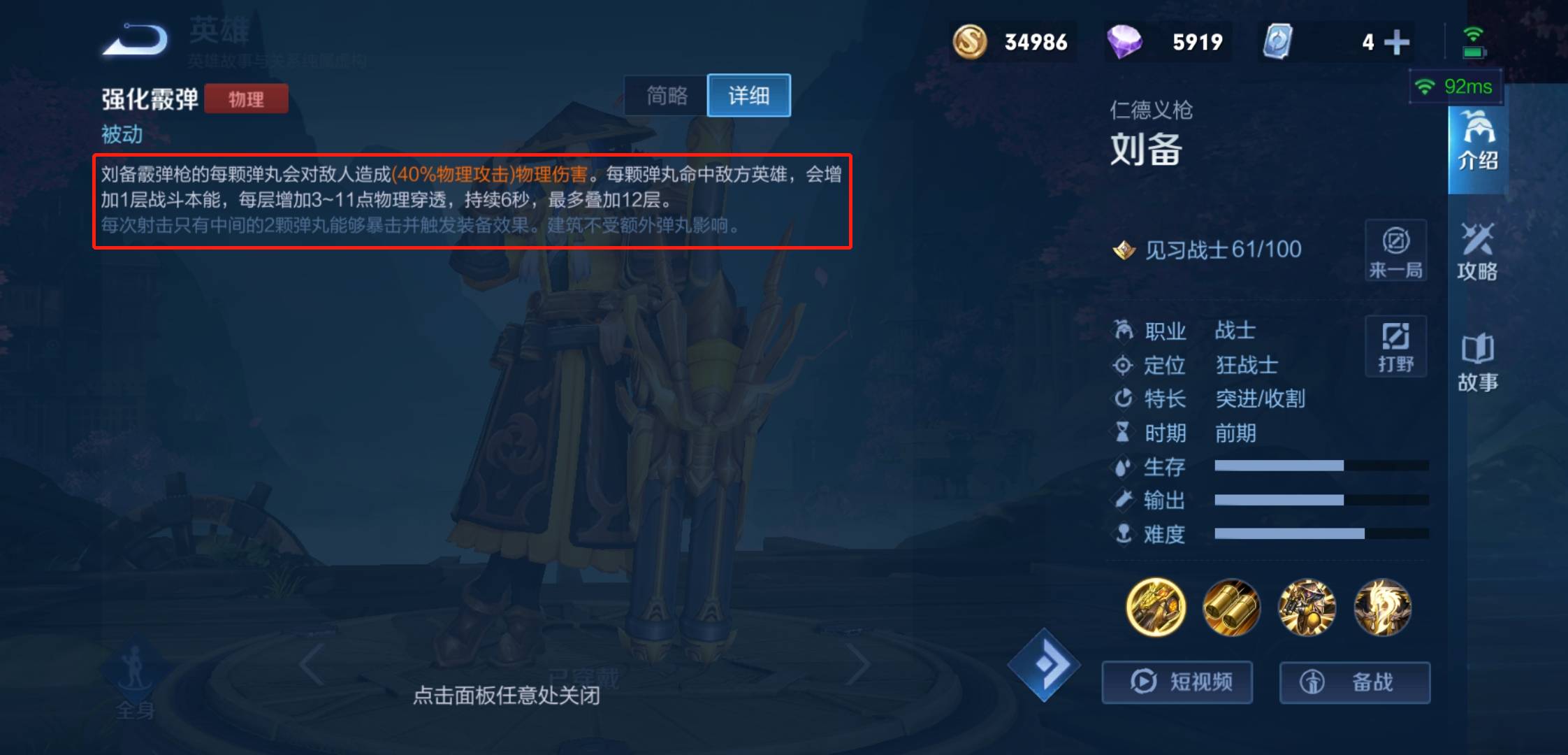Click the 输出 output rating bar
This screenshot has width=1568, height=755.
[x=1280, y=501]
